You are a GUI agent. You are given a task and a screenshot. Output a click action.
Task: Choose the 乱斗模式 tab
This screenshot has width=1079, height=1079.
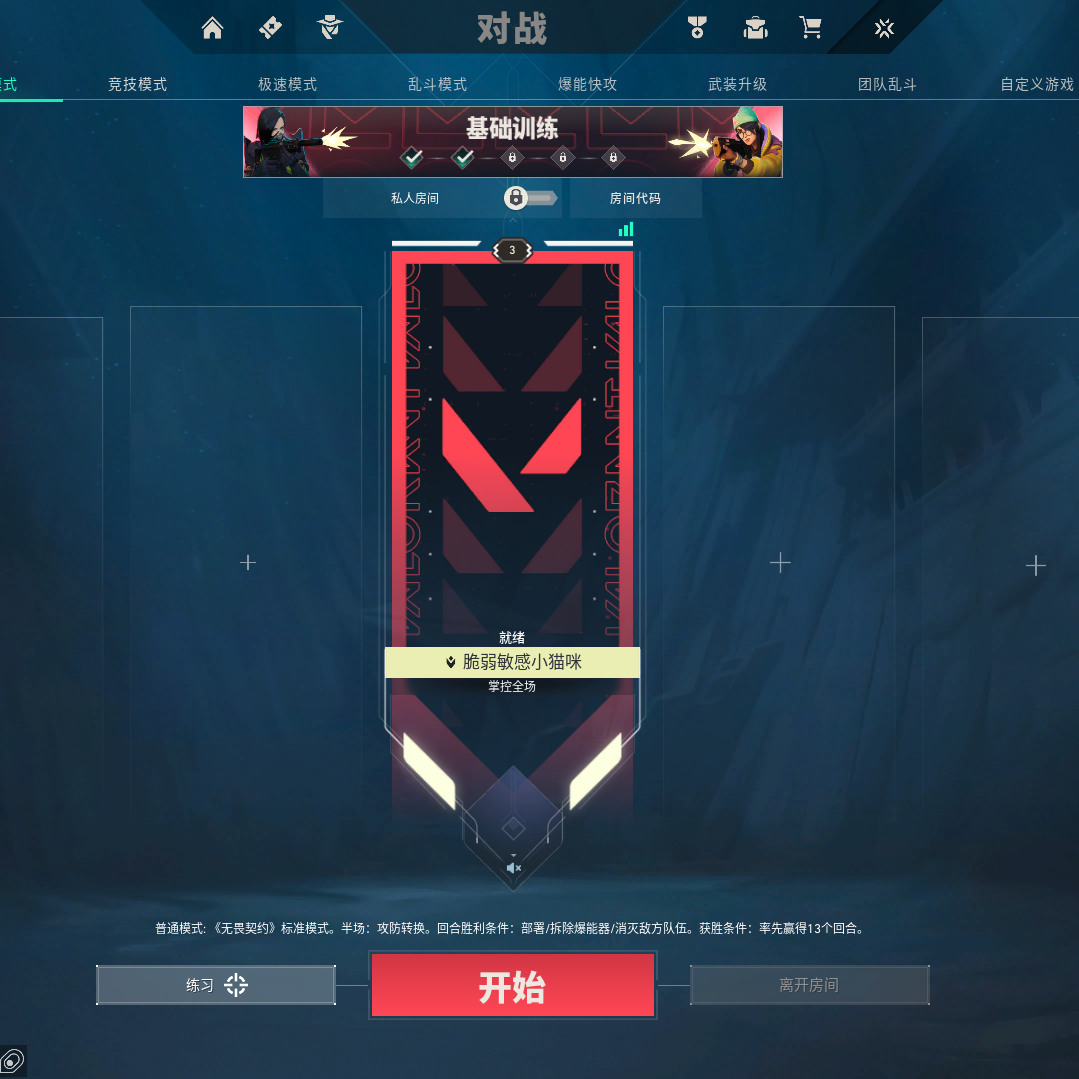(x=438, y=85)
